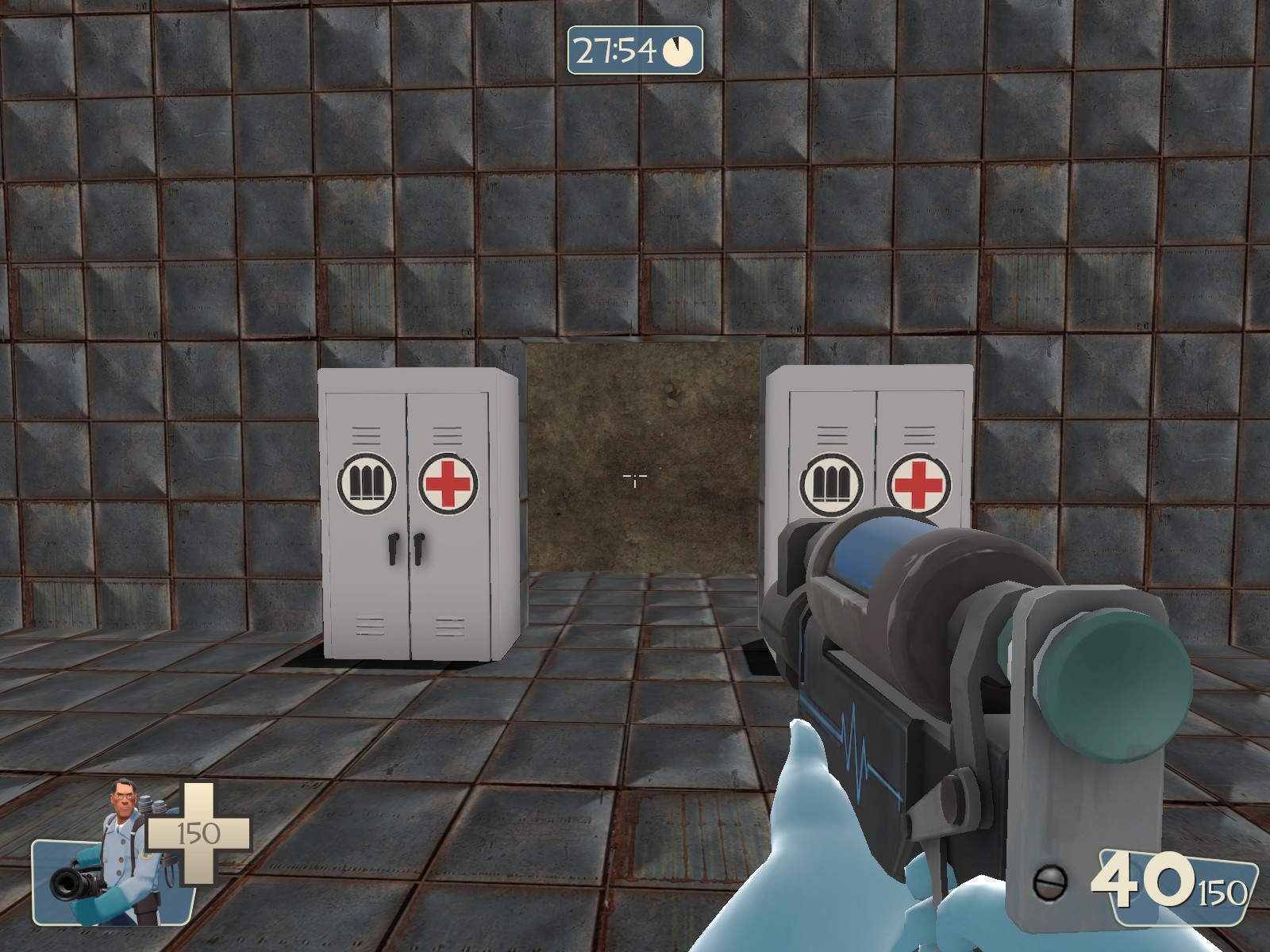Screen dimensions: 1270x952
Task: Toggle the crosshair at screen center
Action: tap(634, 477)
